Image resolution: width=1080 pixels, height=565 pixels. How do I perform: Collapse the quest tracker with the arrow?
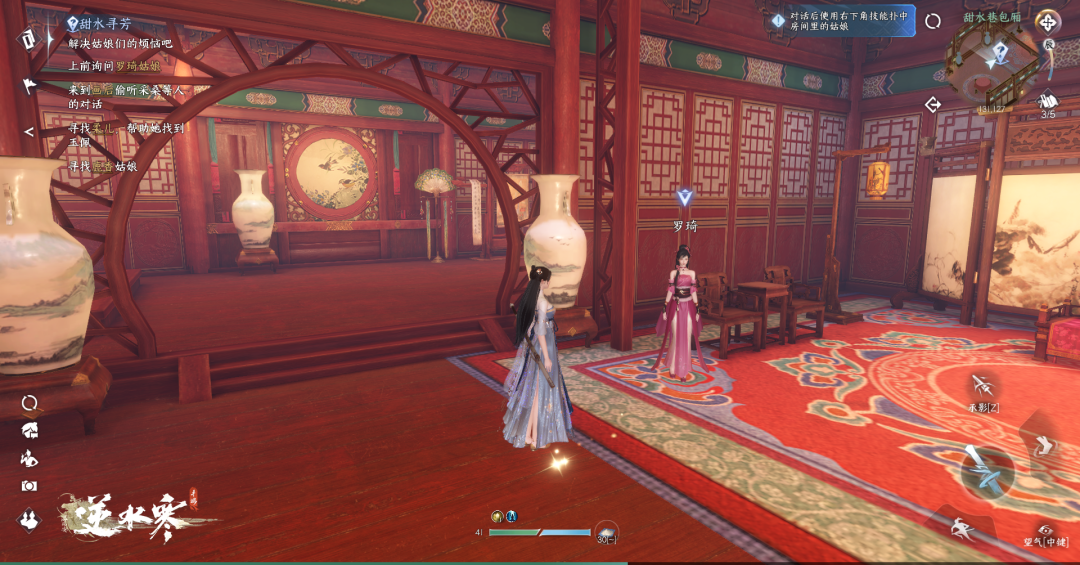point(29,131)
